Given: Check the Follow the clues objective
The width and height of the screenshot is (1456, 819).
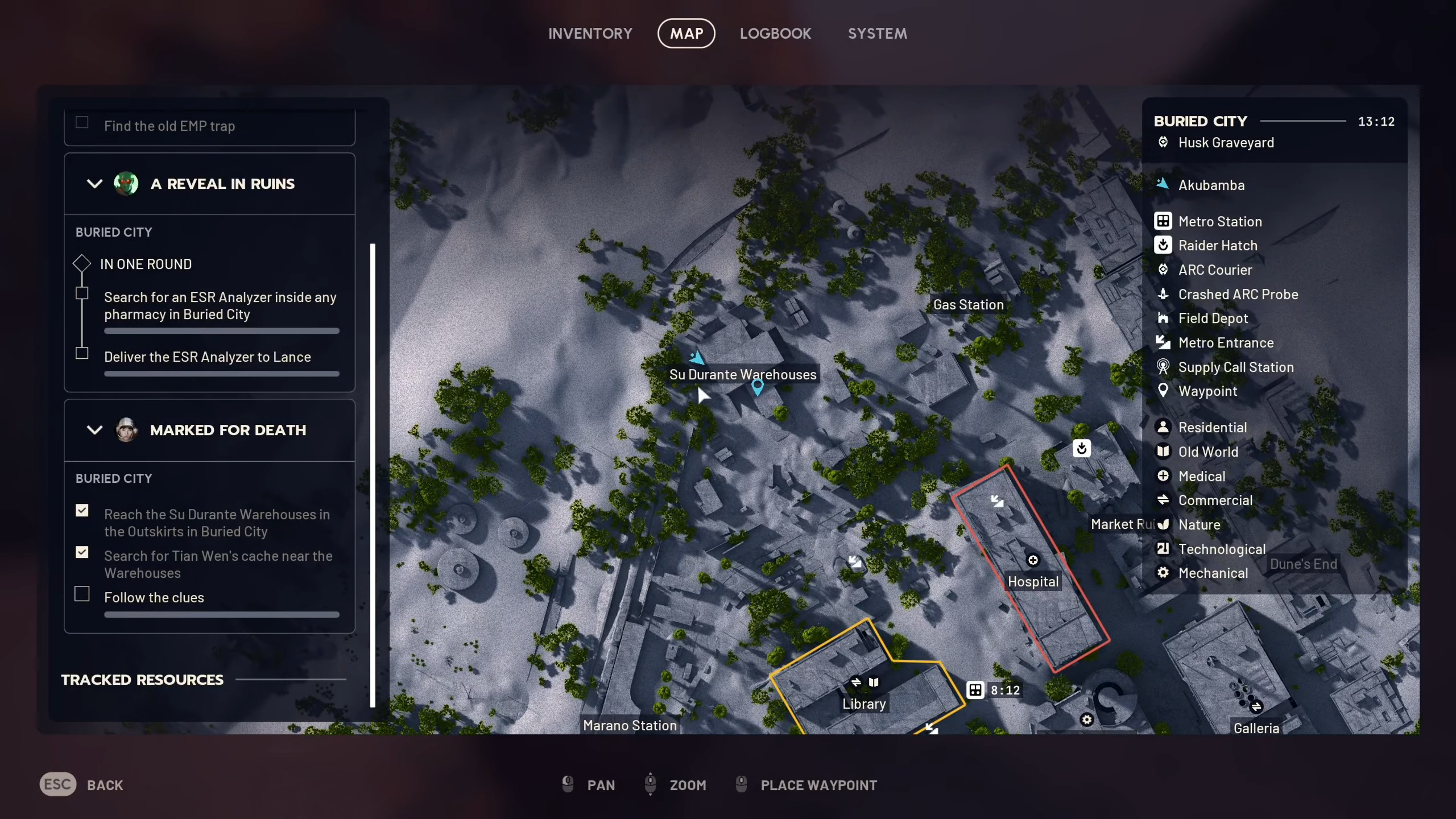Looking at the screenshot, I should (x=82, y=593).
